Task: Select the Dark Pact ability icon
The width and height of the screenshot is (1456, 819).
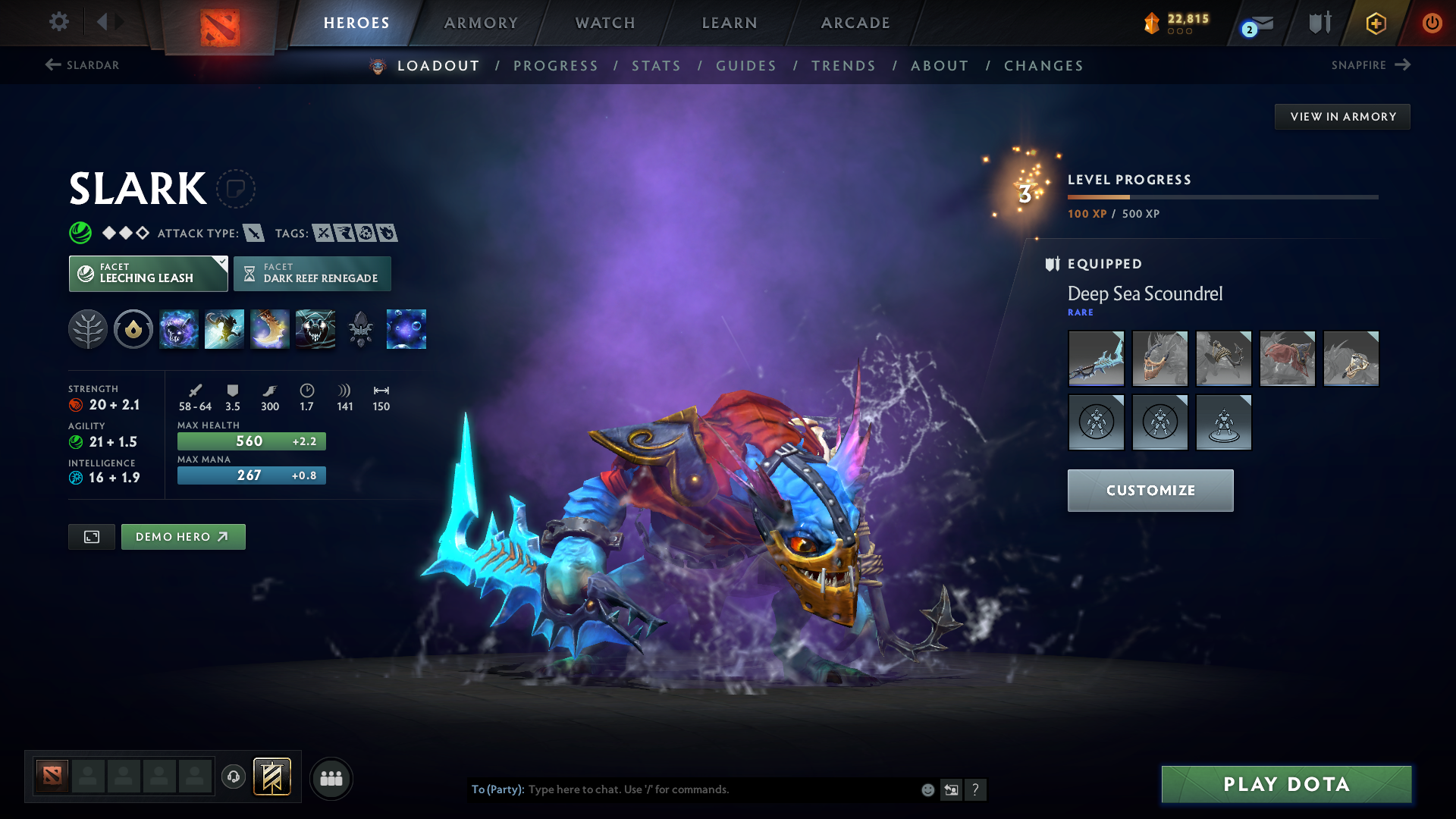Action: (x=179, y=329)
